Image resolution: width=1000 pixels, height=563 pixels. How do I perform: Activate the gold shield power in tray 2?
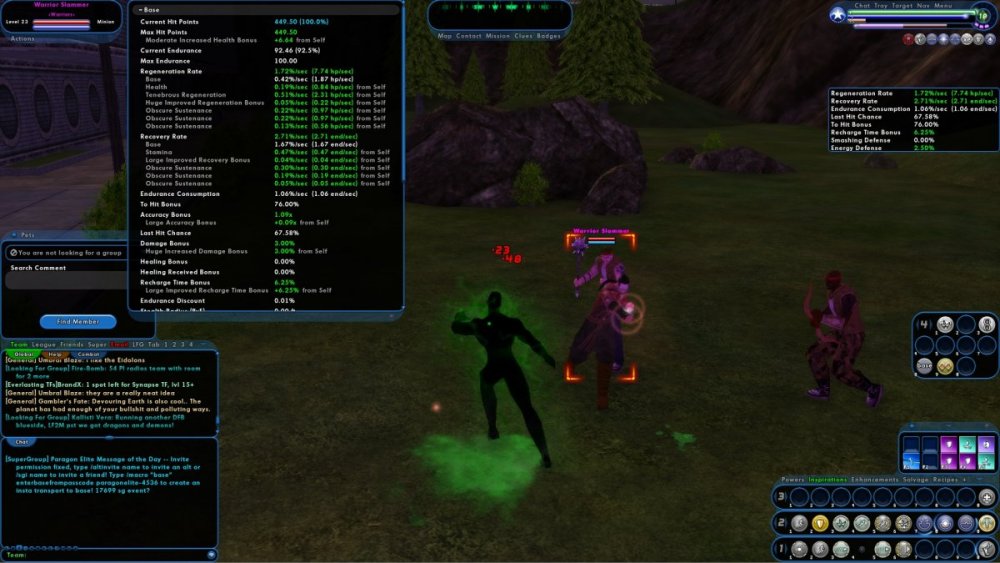click(x=818, y=523)
